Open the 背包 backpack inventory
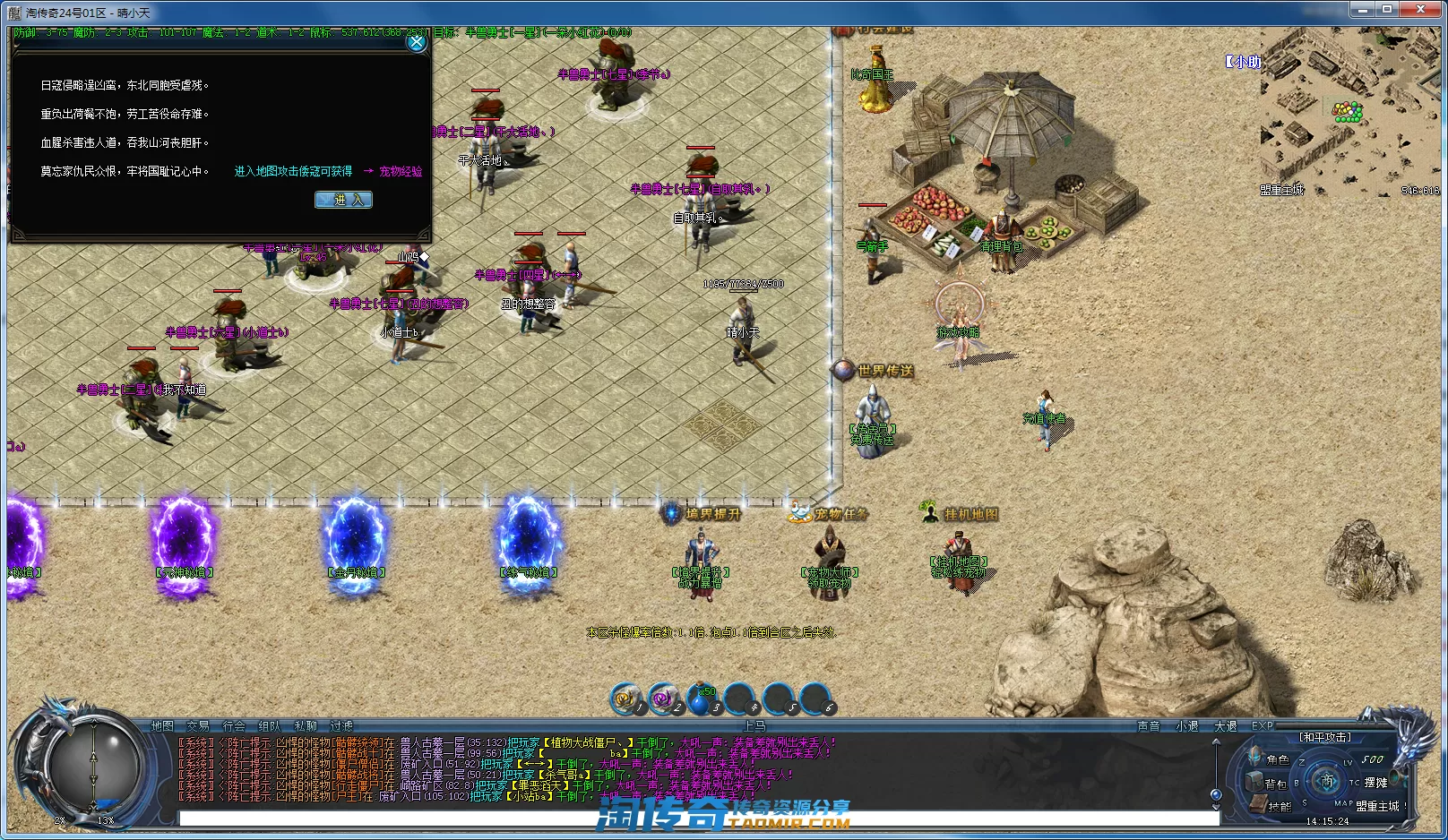Screen dimensions: 1448x840 point(1276,784)
